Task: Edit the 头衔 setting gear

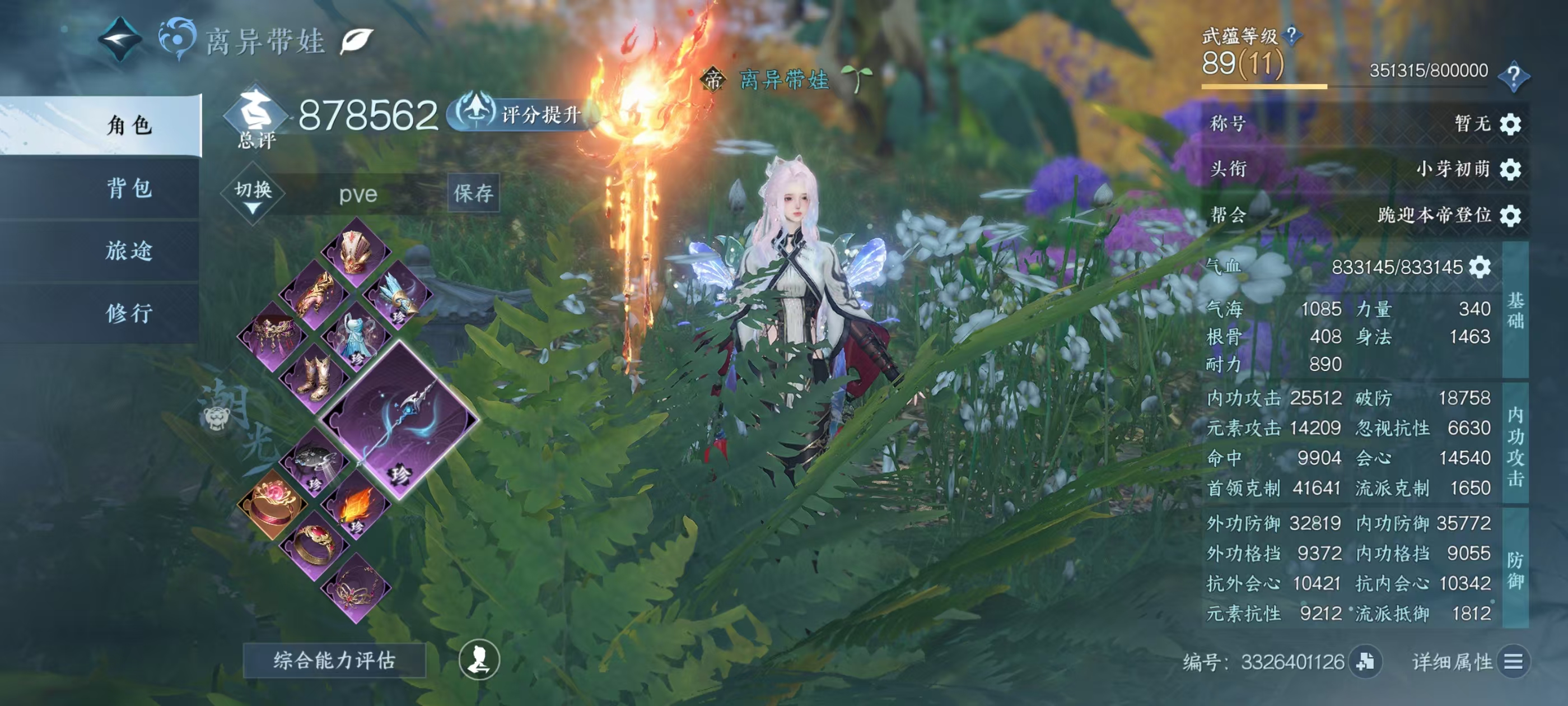Action: coord(1510,169)
